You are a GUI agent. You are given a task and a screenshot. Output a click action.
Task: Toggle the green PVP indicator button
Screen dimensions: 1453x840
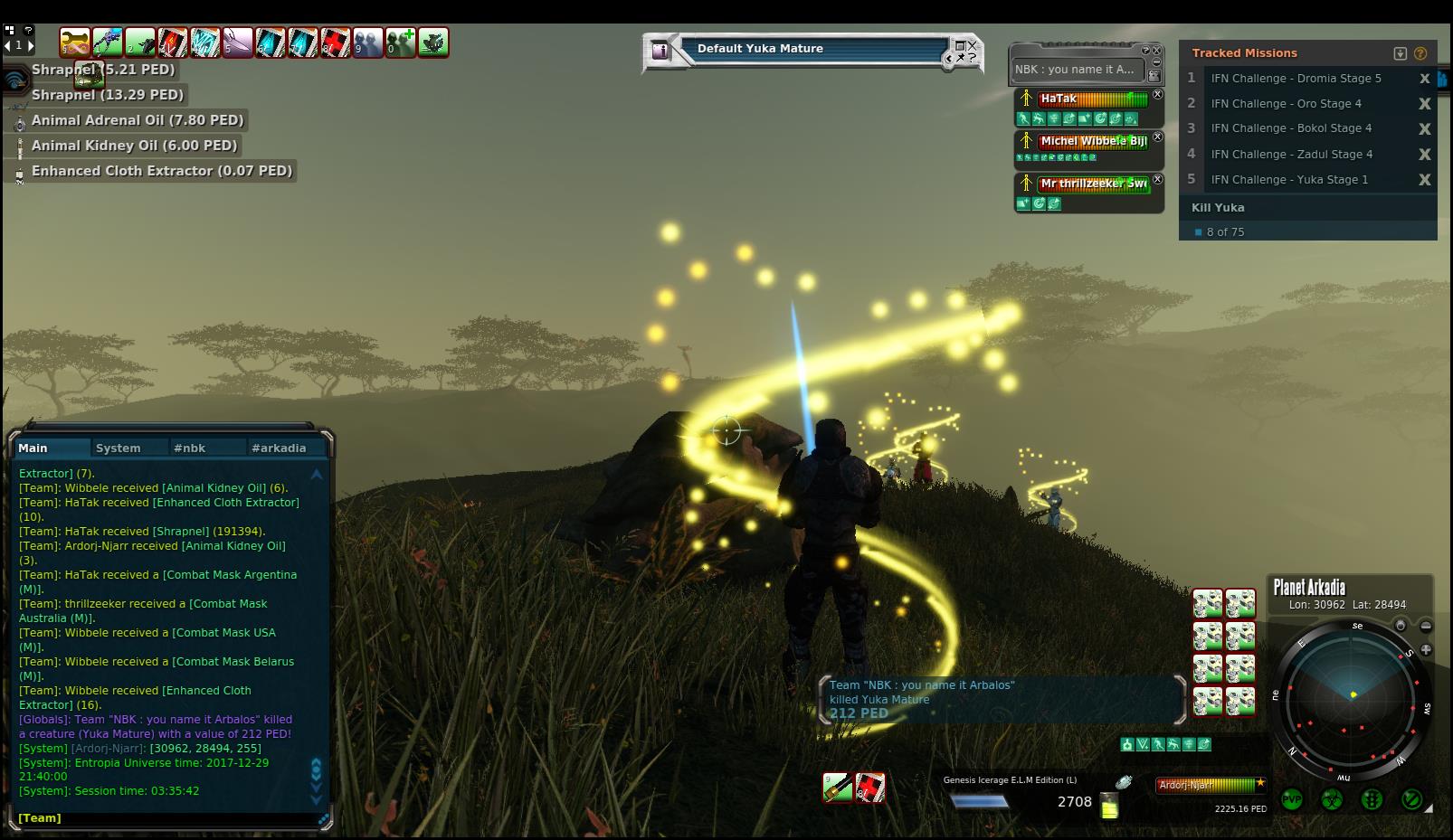coord(1291,799)
